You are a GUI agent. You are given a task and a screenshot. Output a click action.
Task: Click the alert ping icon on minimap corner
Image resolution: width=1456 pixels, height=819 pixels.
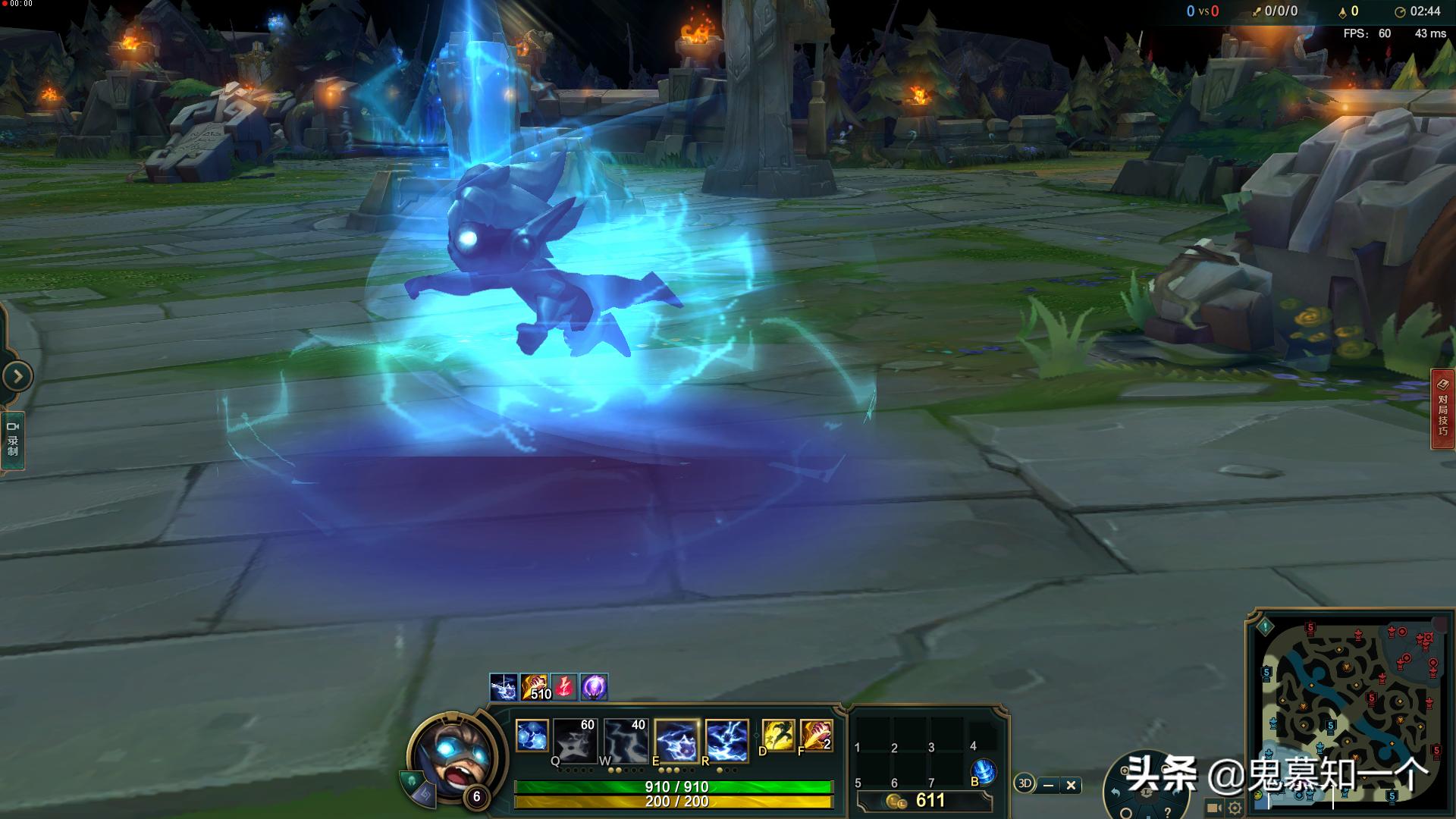coord(1265,627)
